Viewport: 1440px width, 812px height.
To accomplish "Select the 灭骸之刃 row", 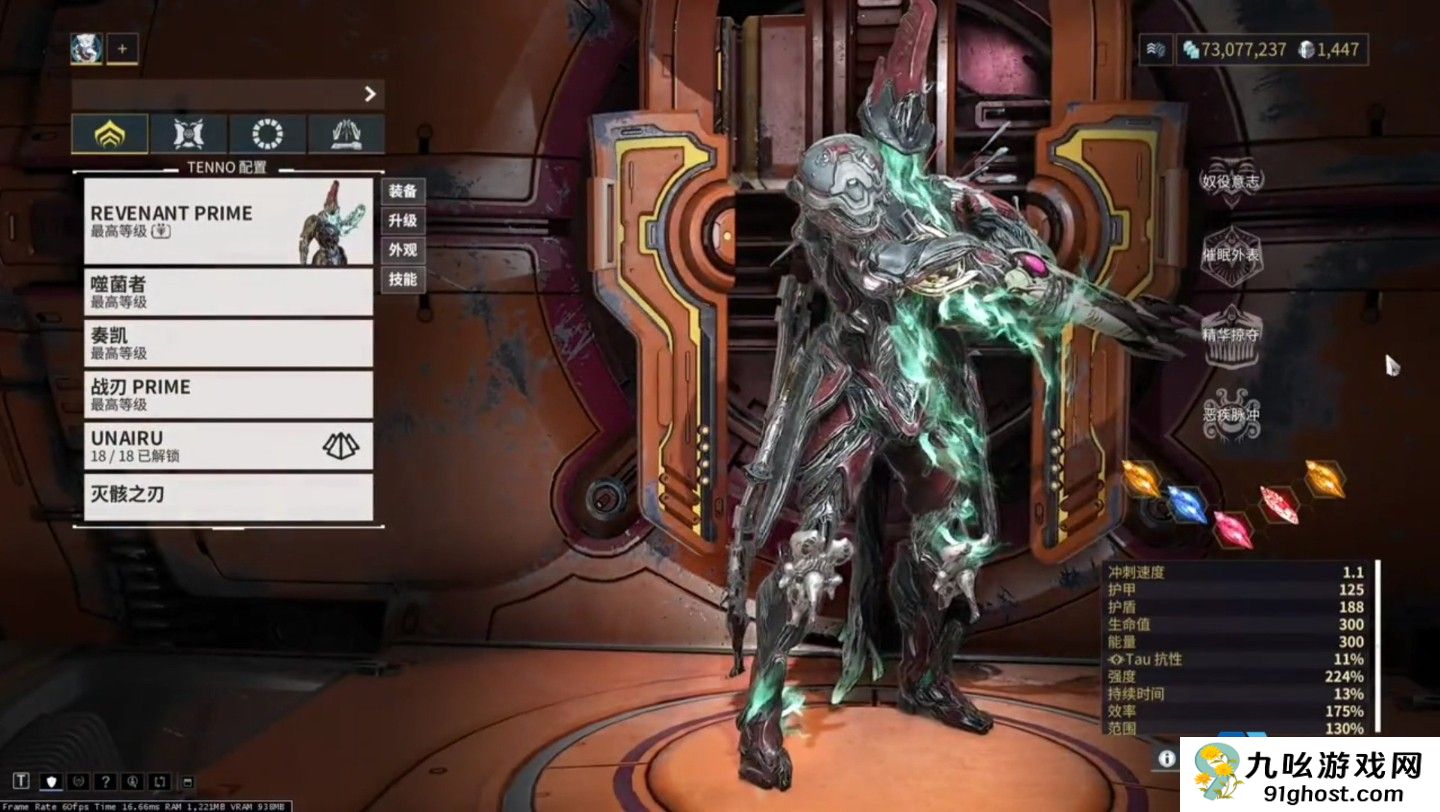I will (x=228, y=496).
